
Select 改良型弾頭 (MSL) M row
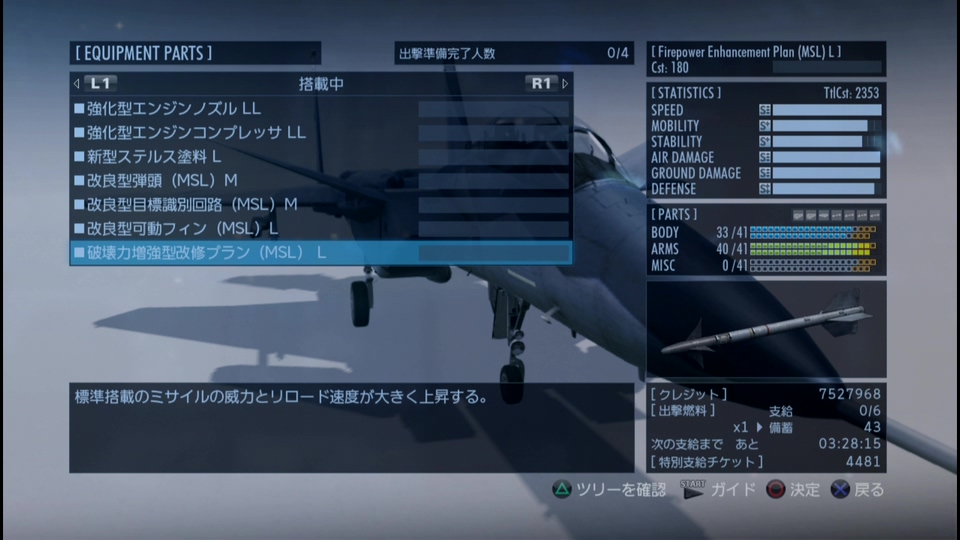tap(320, 181)
